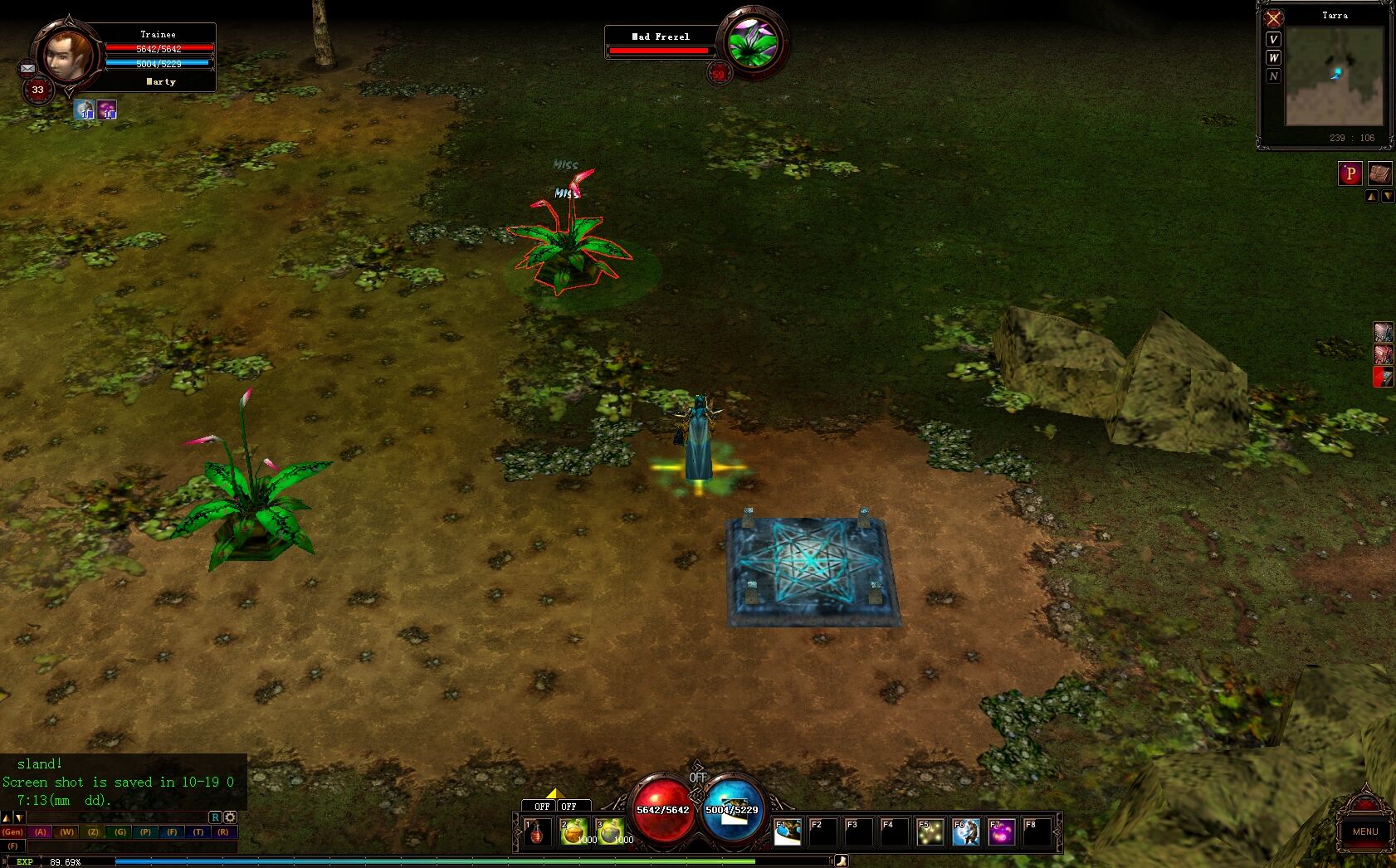
Task: Activate the F5 sparkle skill
Action: 930,831
